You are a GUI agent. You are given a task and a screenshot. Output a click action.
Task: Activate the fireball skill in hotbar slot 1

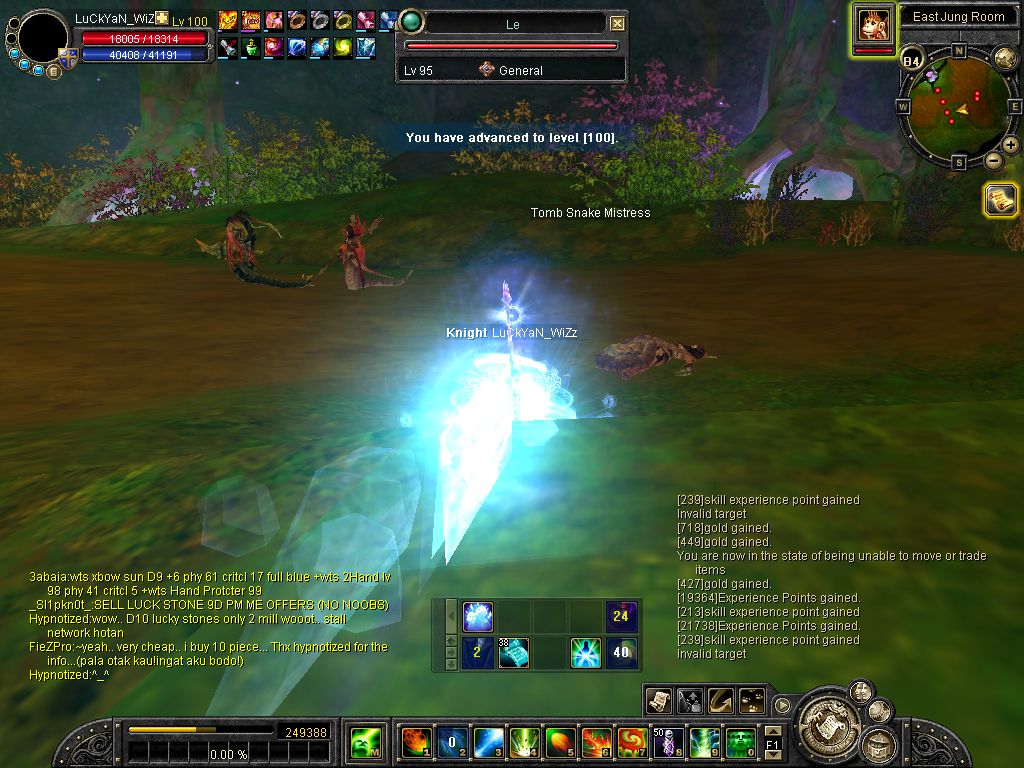413,742
